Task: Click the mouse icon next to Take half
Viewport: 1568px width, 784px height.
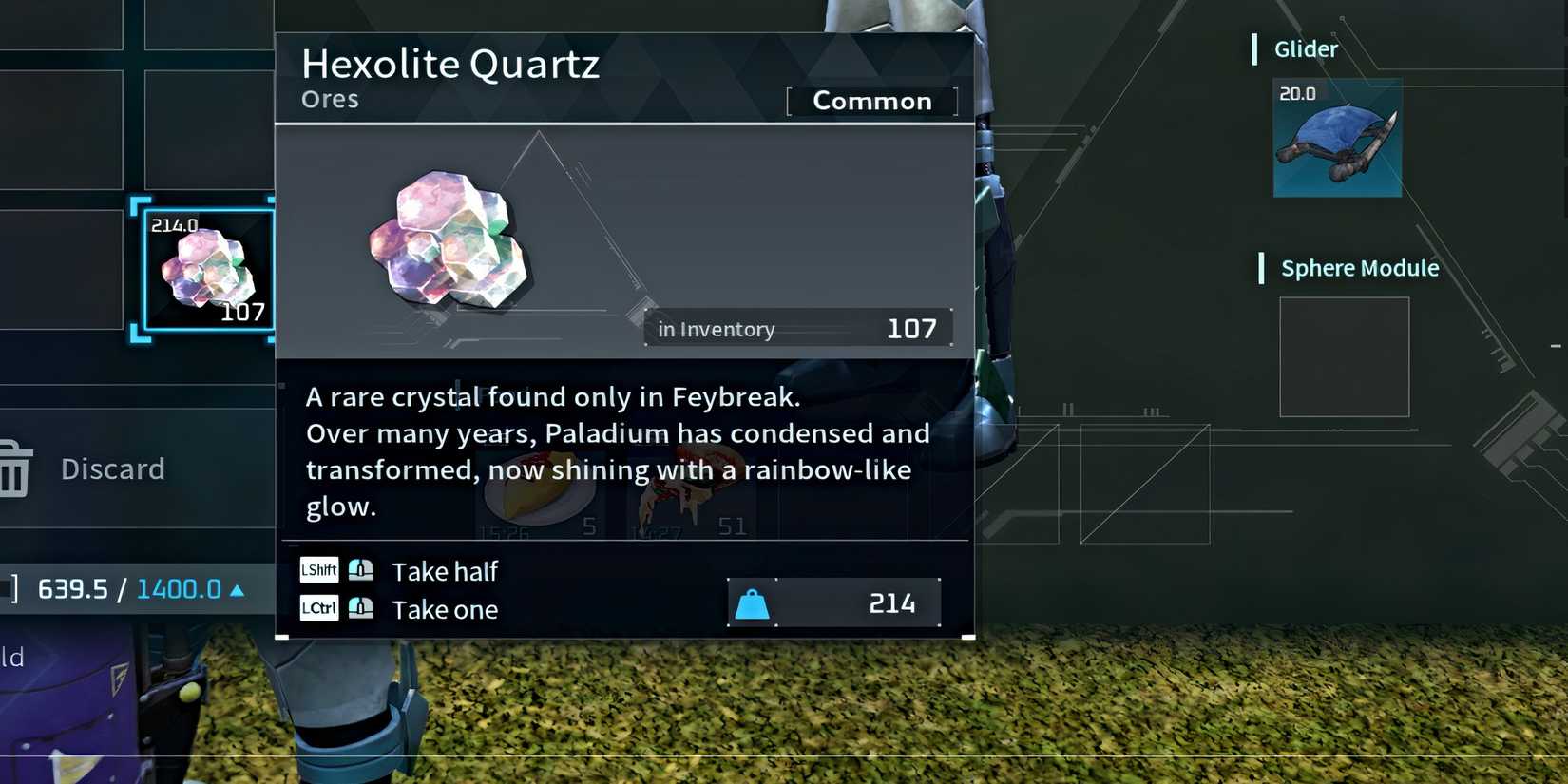Action: [x=359, y=569]
